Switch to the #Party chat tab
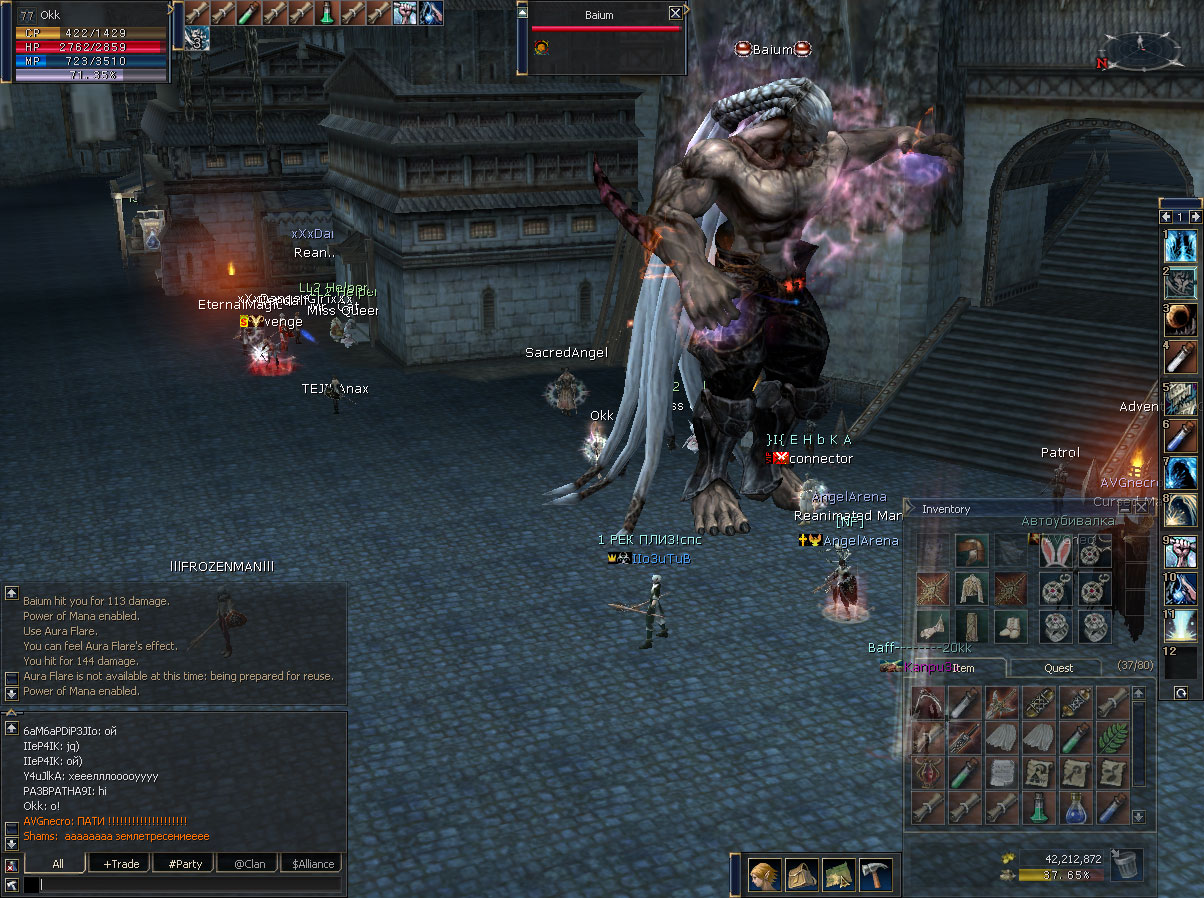The width and height of the screenshot is (1204, 898). click(x=185, y=863)
